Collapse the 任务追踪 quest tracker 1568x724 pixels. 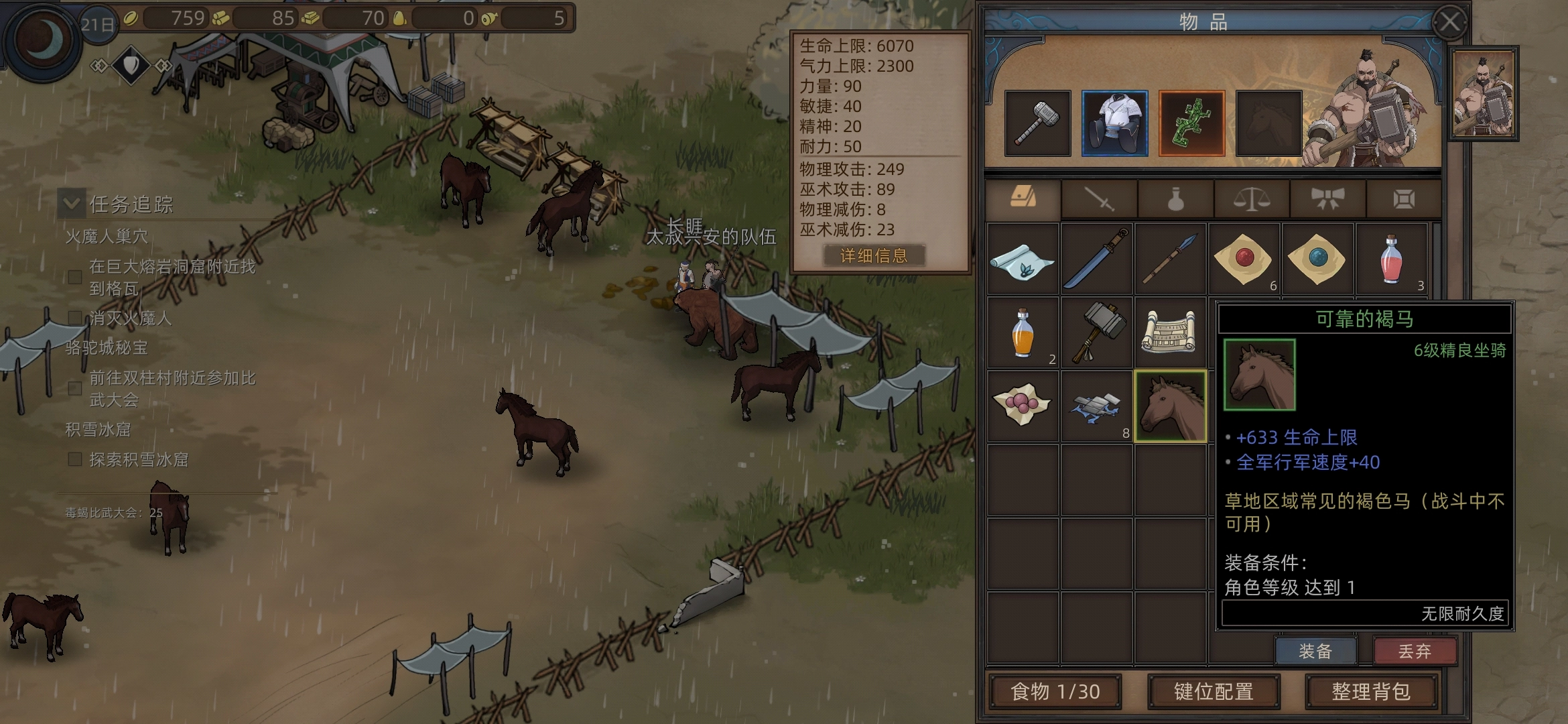pos(72,203)
